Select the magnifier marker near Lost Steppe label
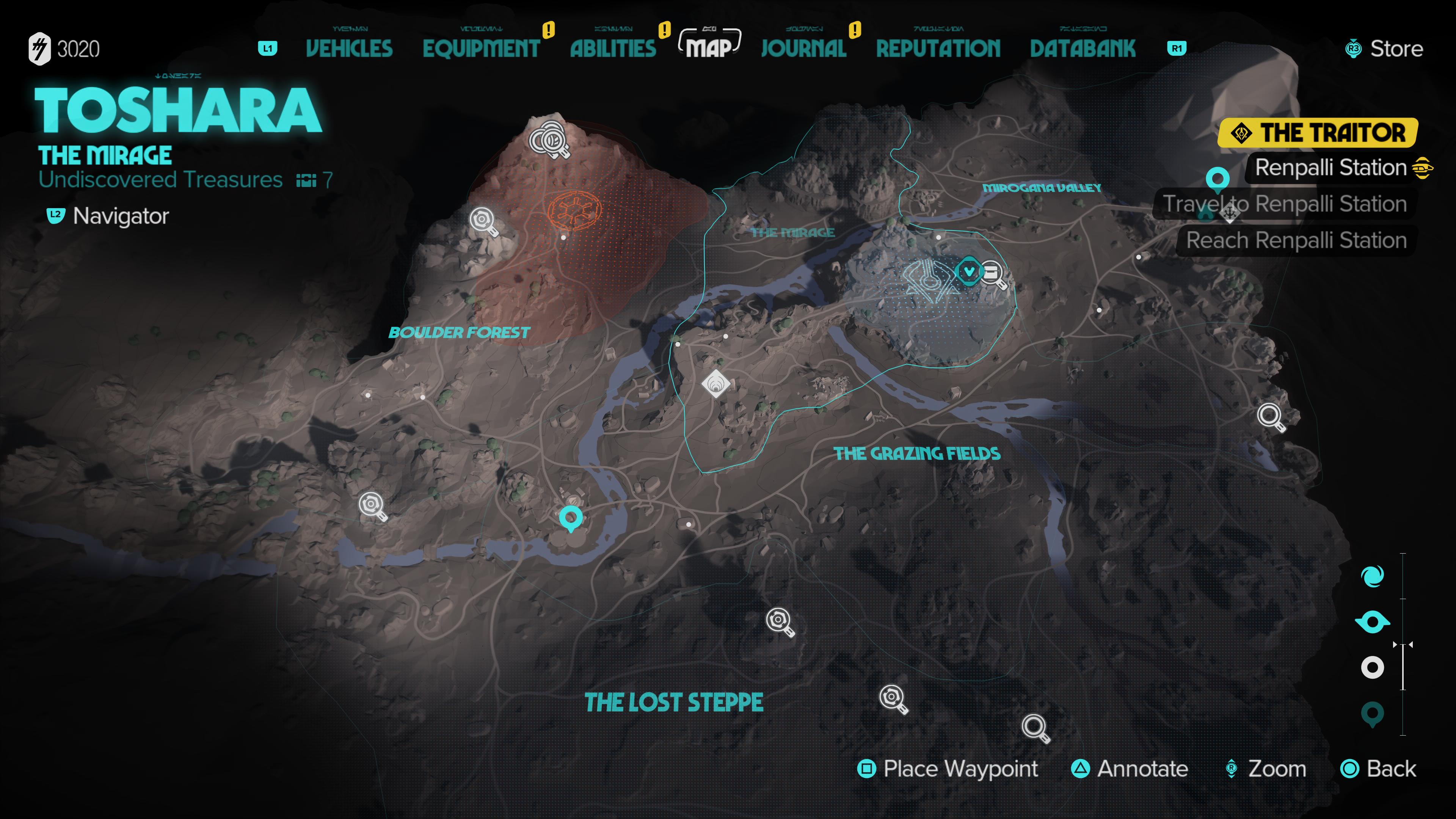1456x819 pixels. click(x=780, y=621)
